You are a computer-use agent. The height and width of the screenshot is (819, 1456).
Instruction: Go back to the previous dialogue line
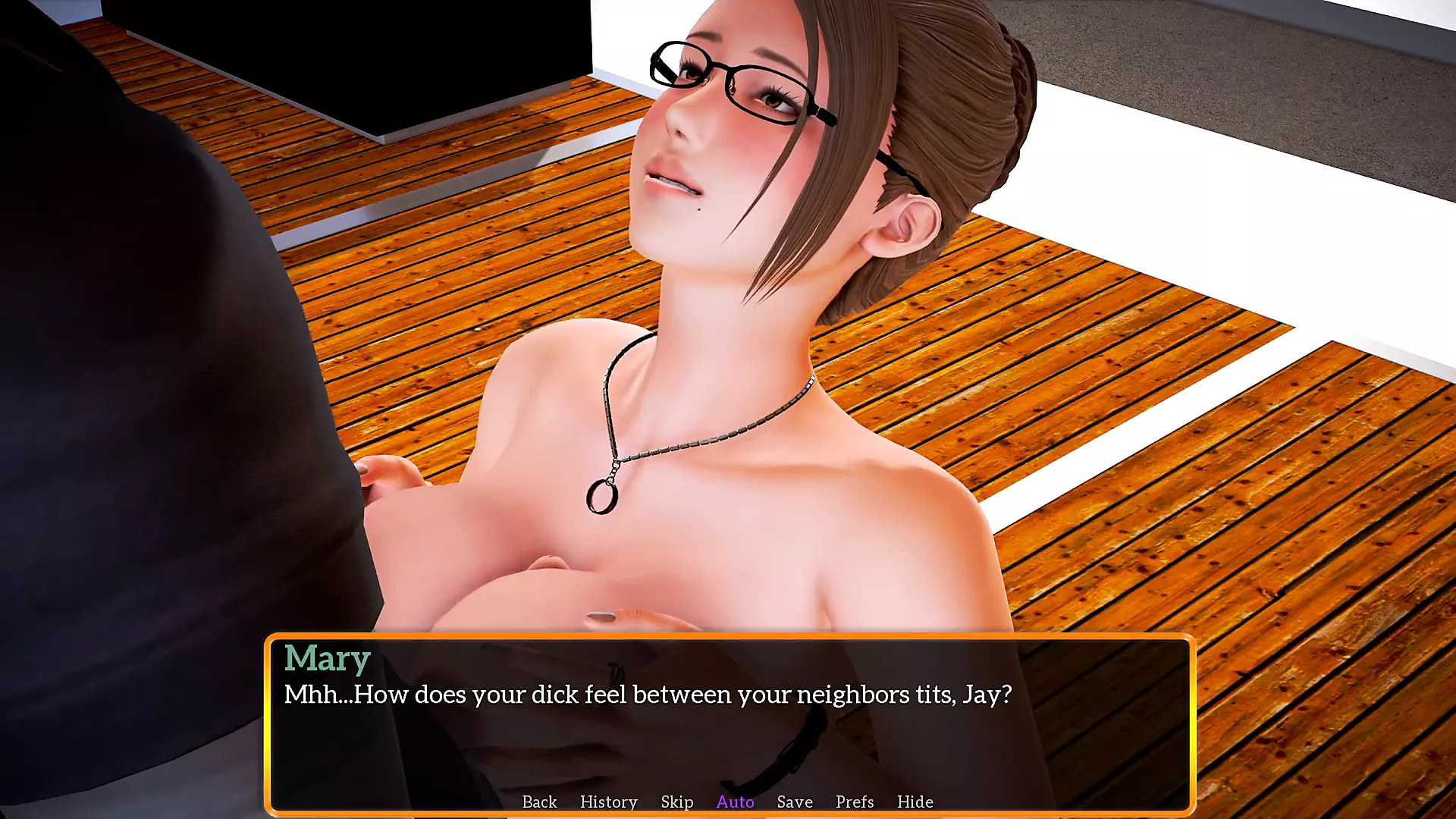point(539,802)
